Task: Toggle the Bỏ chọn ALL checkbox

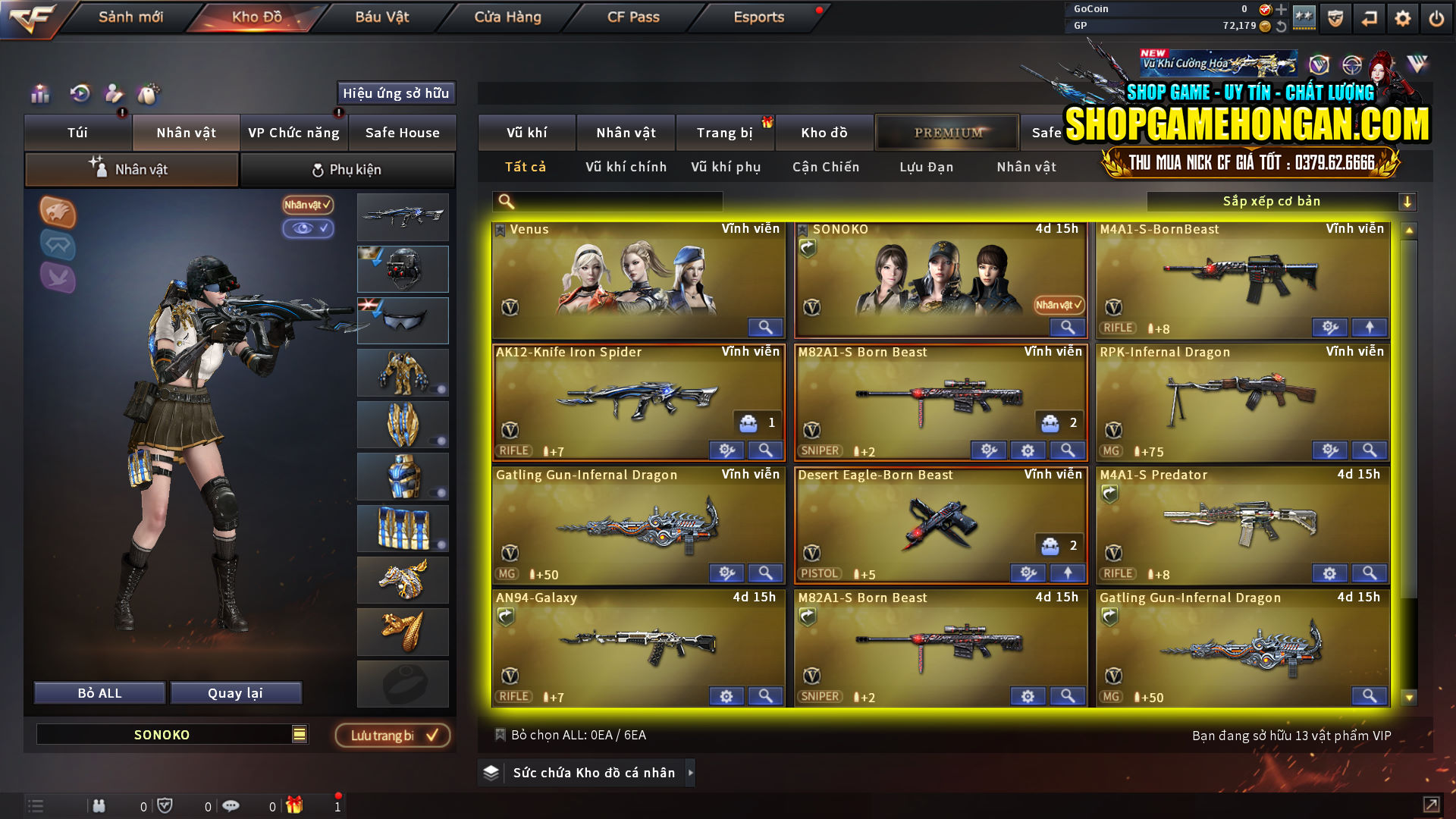Action: (501, 734)
